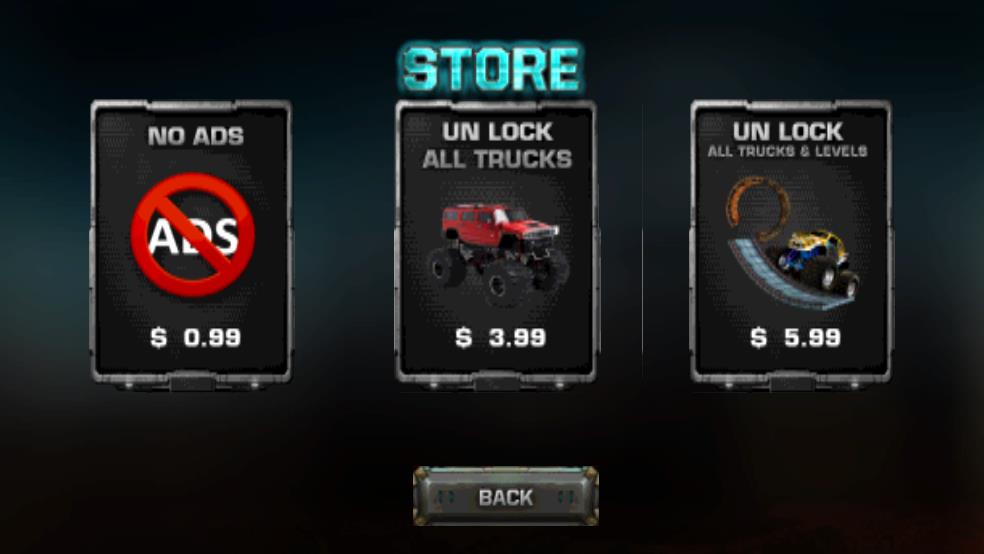Purchase Unlock All Trucks for $3.99
Viewport: 984px width, 554px height.
coord(496,241)
